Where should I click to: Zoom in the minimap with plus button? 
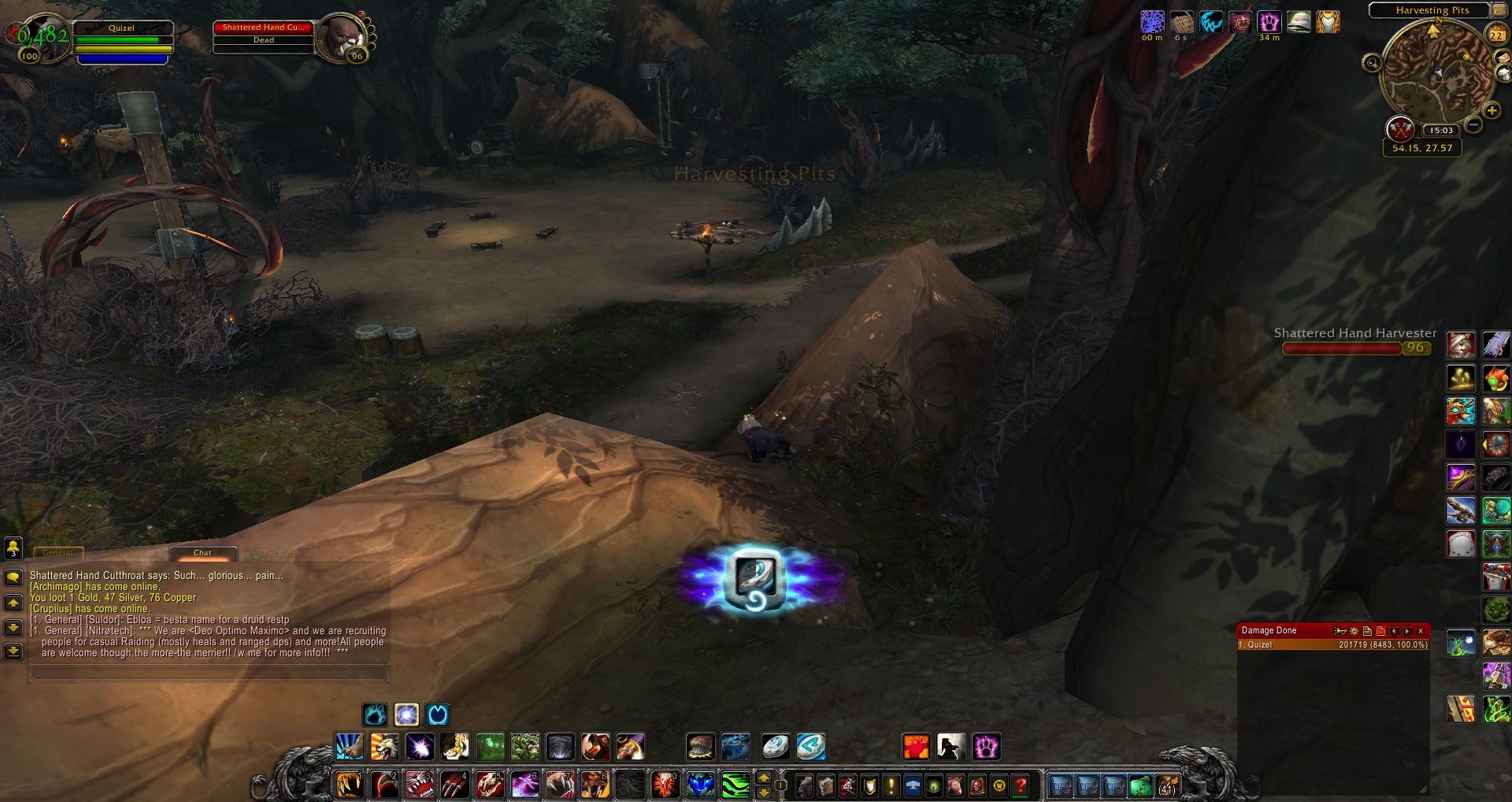tap(1492, 111)
